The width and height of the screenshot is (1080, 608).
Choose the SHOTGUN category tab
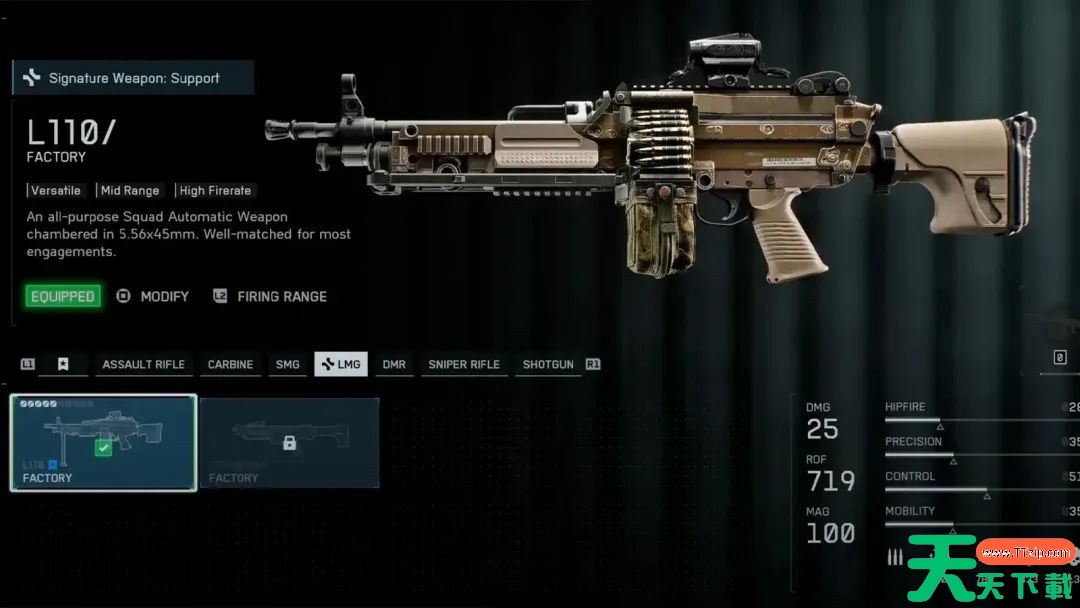click(548, 364)
